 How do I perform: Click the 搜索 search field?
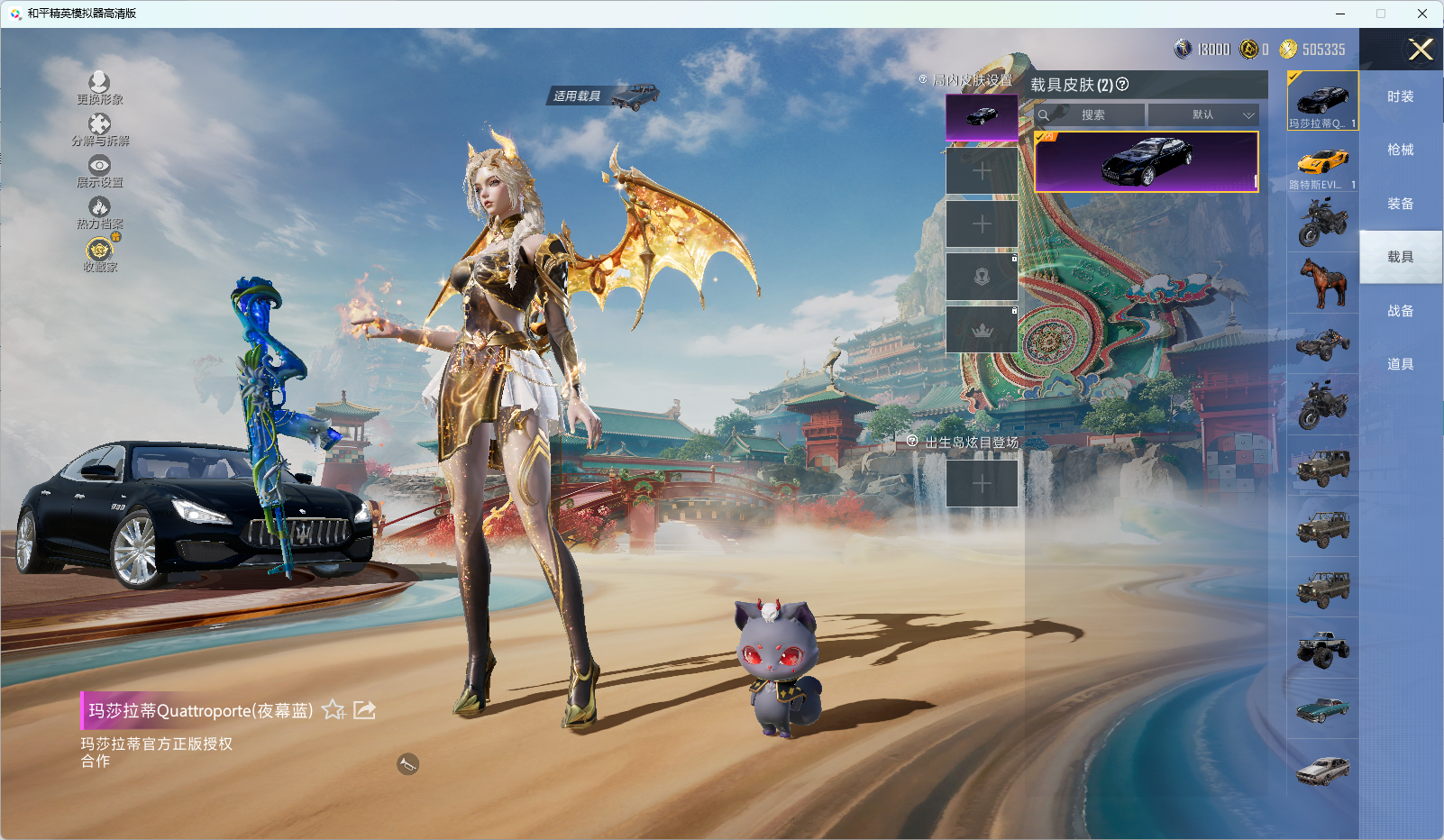point(1092,115)
